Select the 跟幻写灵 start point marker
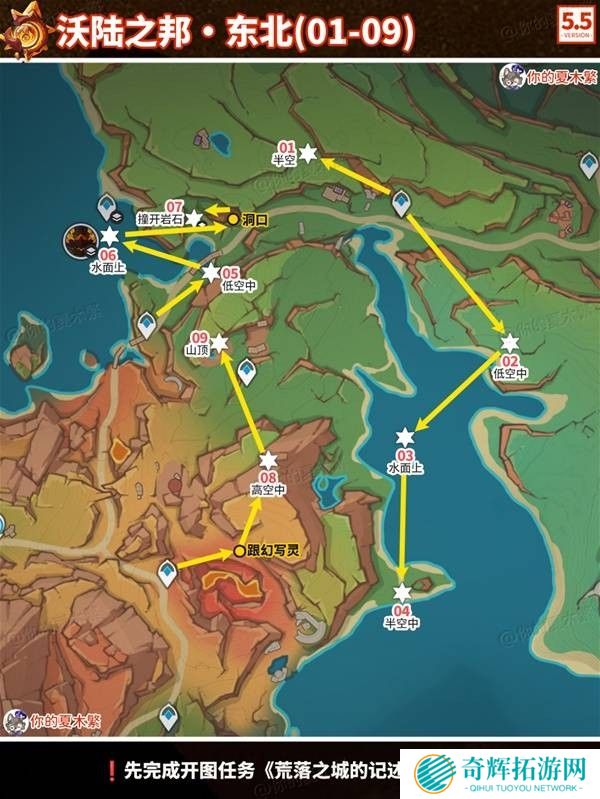This screenshot has height=799, width=600. coord(238,551)
